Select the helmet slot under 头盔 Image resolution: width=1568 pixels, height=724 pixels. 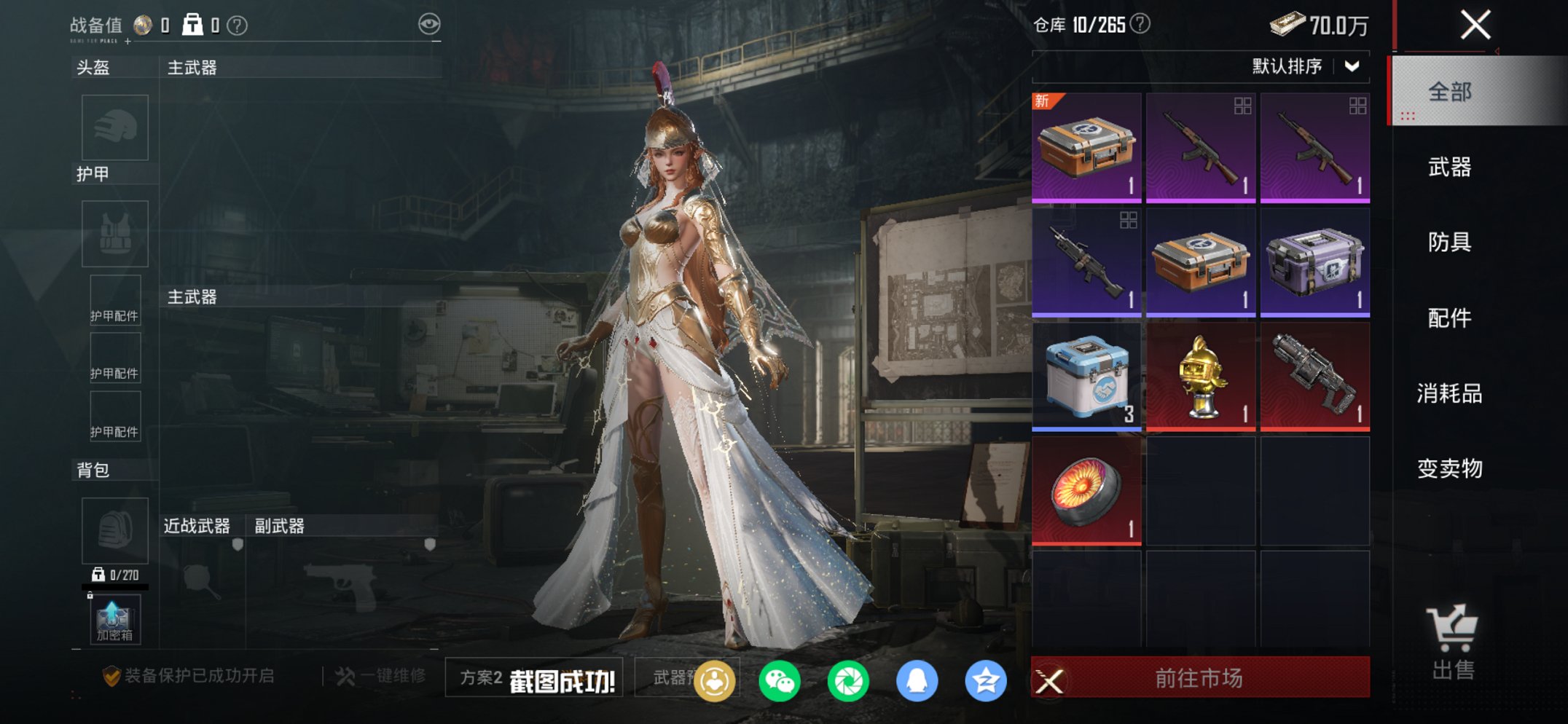point(114,127)
